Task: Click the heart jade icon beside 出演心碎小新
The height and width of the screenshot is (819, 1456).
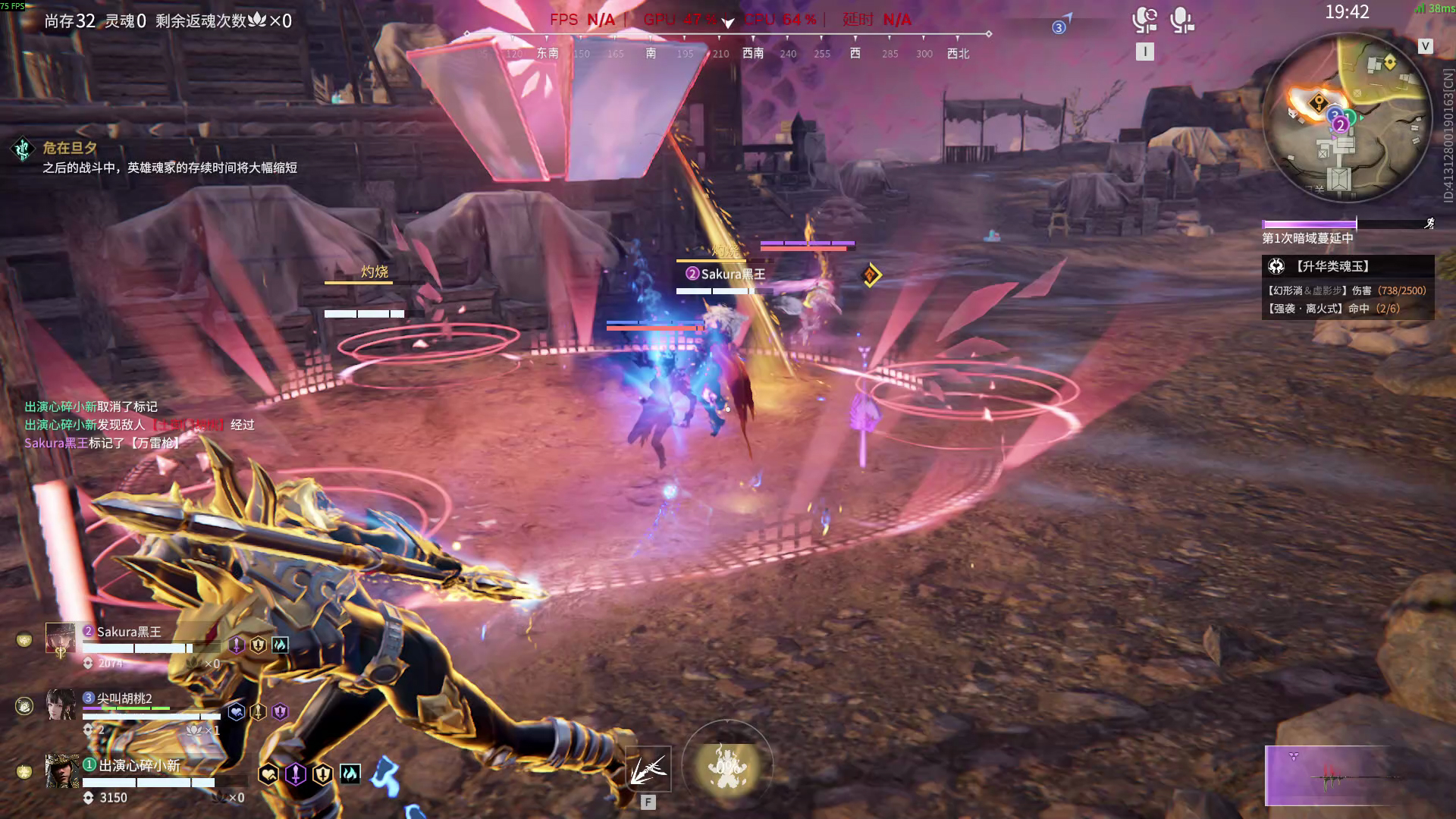Action: coord(268,774)
